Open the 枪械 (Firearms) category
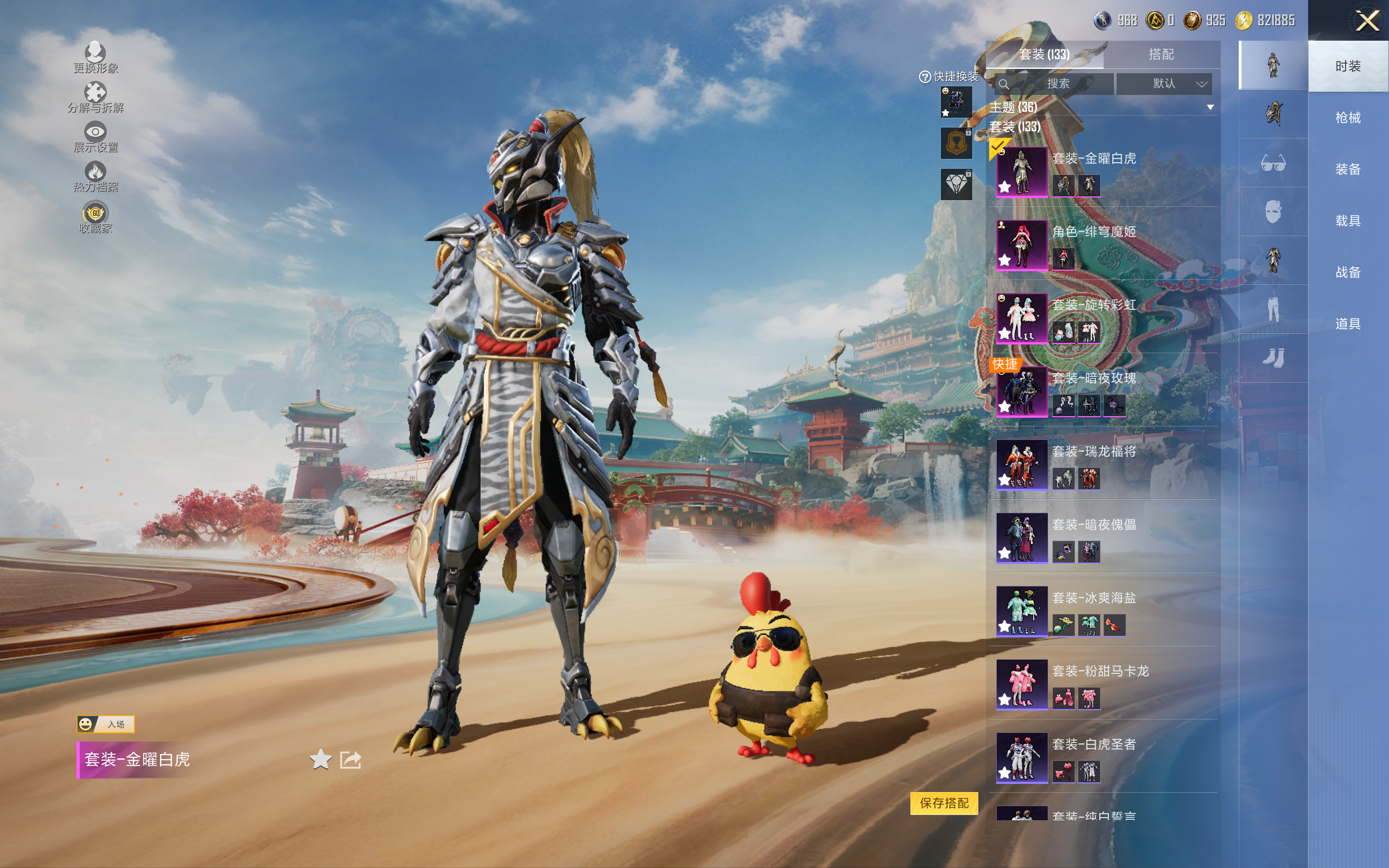Screen dimensions: 1389x868 click(1348, 118)
